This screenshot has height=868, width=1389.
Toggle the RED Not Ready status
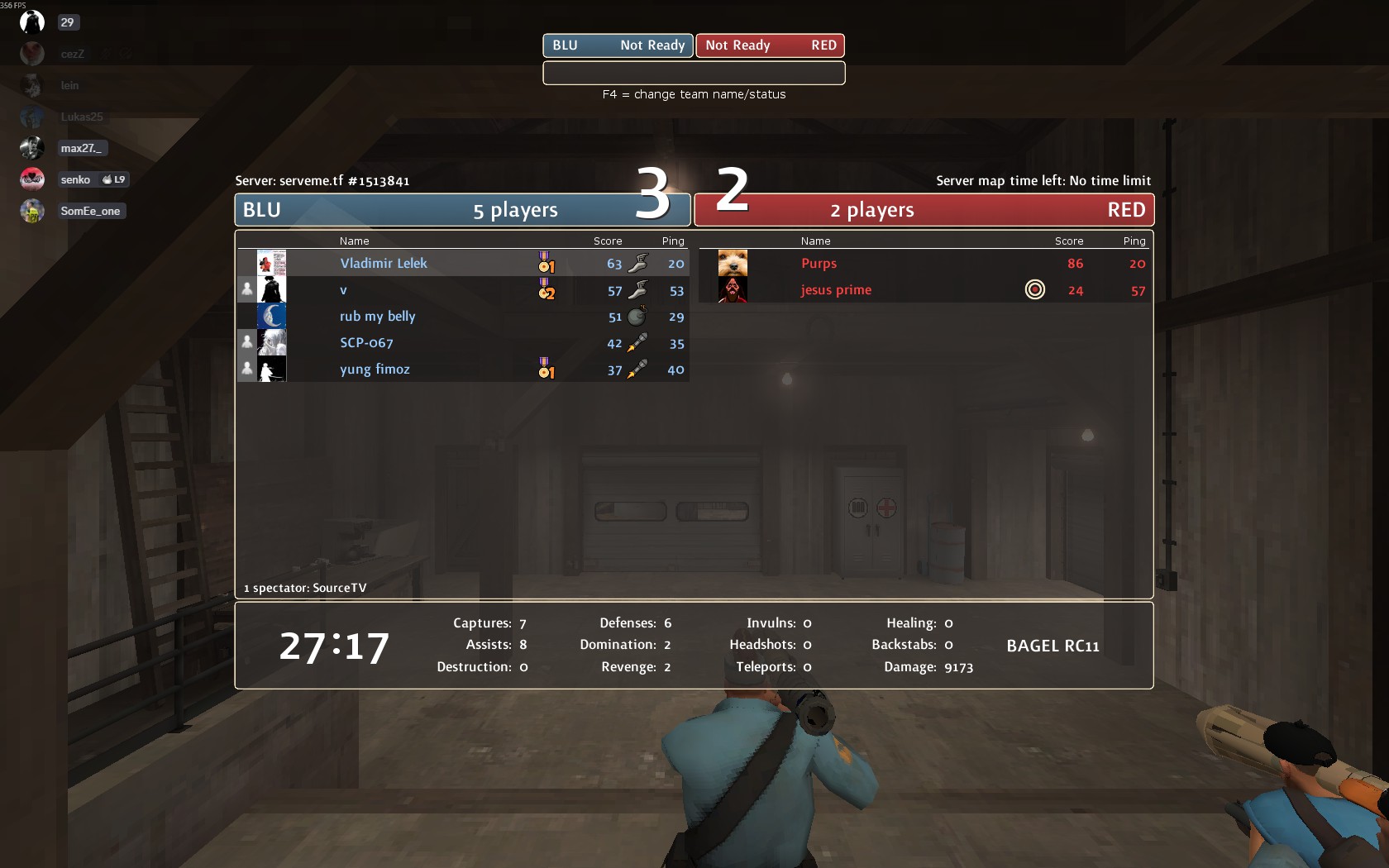(770, 45)
